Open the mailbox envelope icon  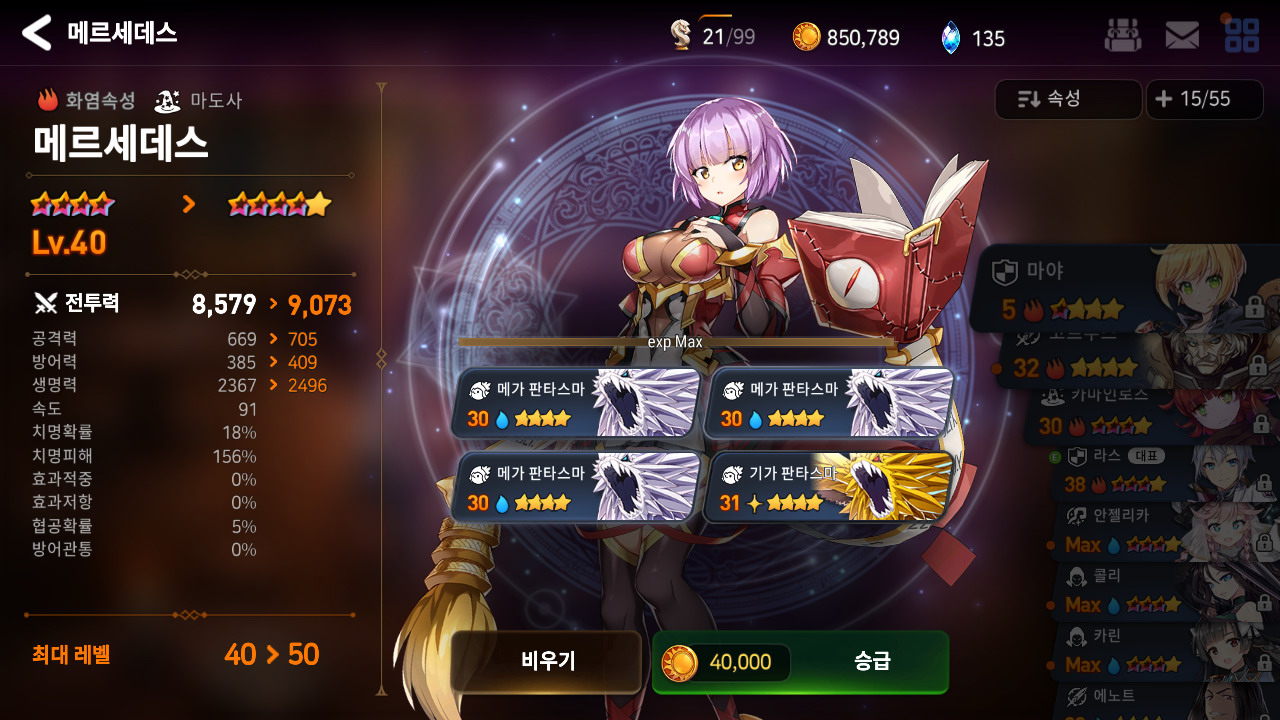pos(1182,36)
